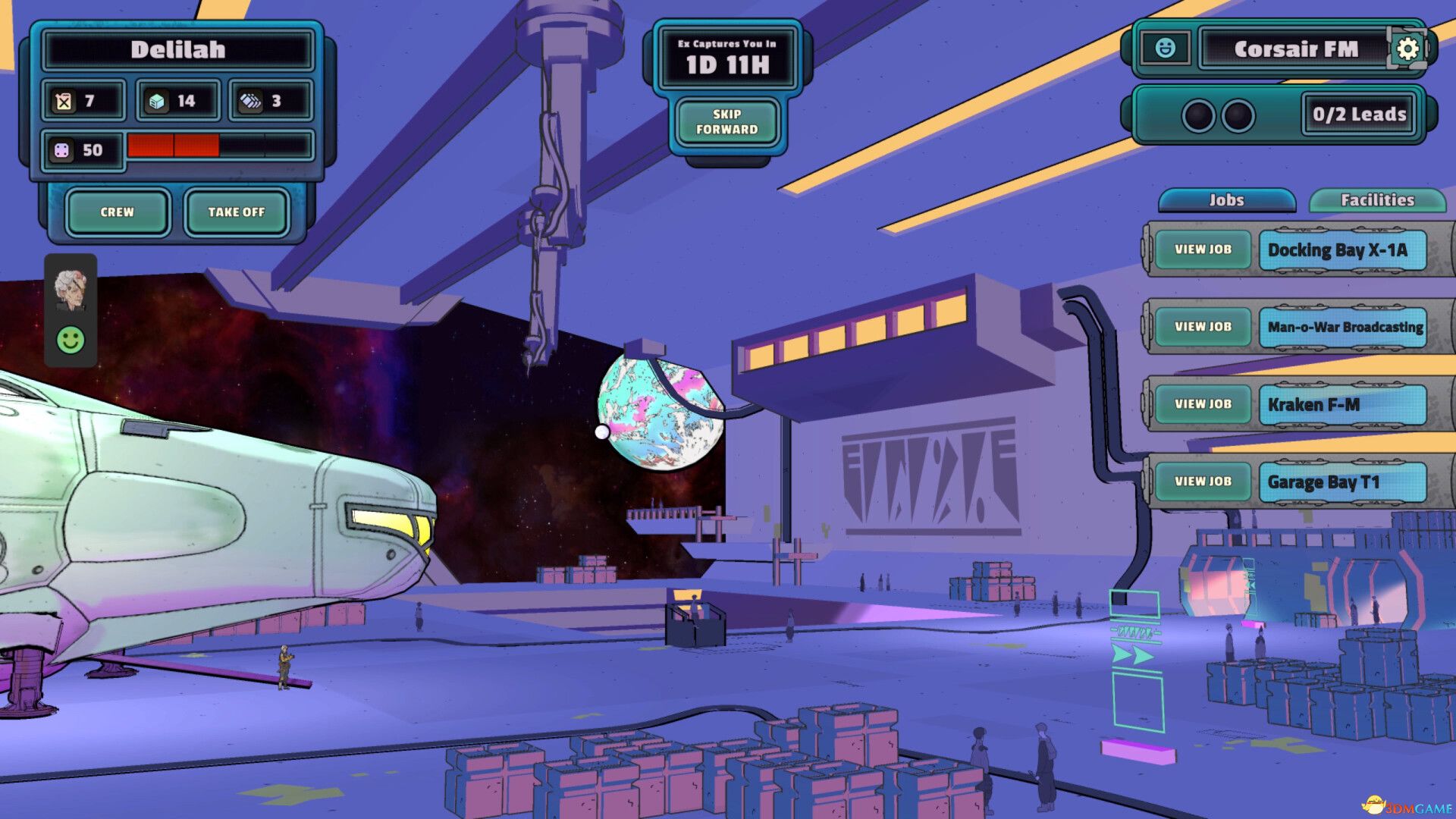Open the Crew menu

point(117,212)
